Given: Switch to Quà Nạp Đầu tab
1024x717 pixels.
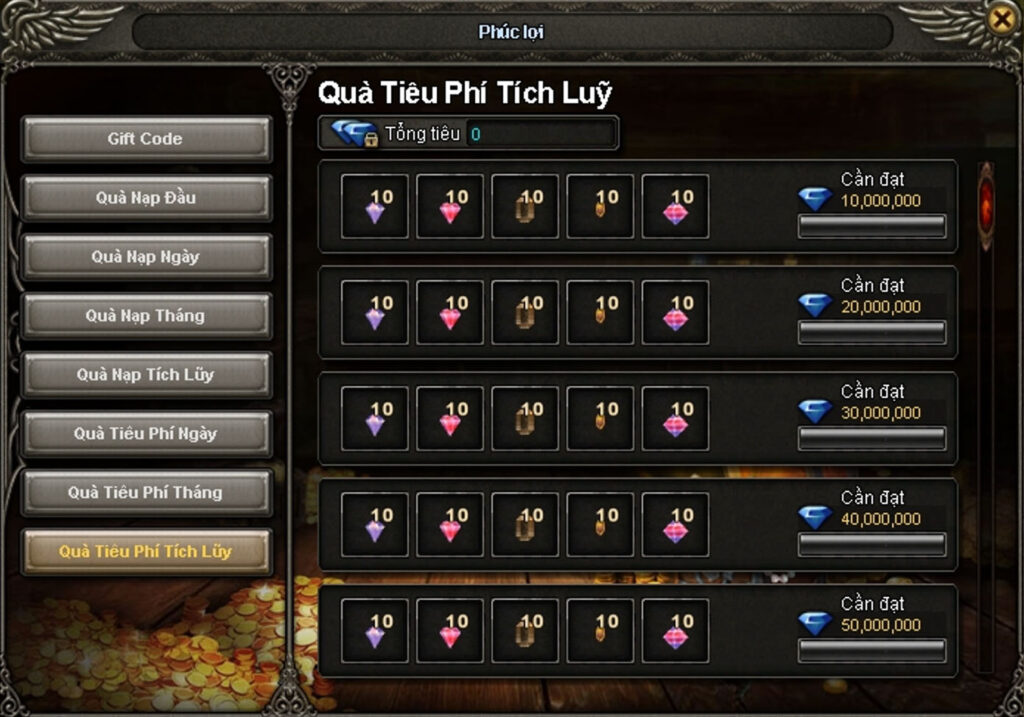Looking at the screenshot, I should click(x=146, y=198).
